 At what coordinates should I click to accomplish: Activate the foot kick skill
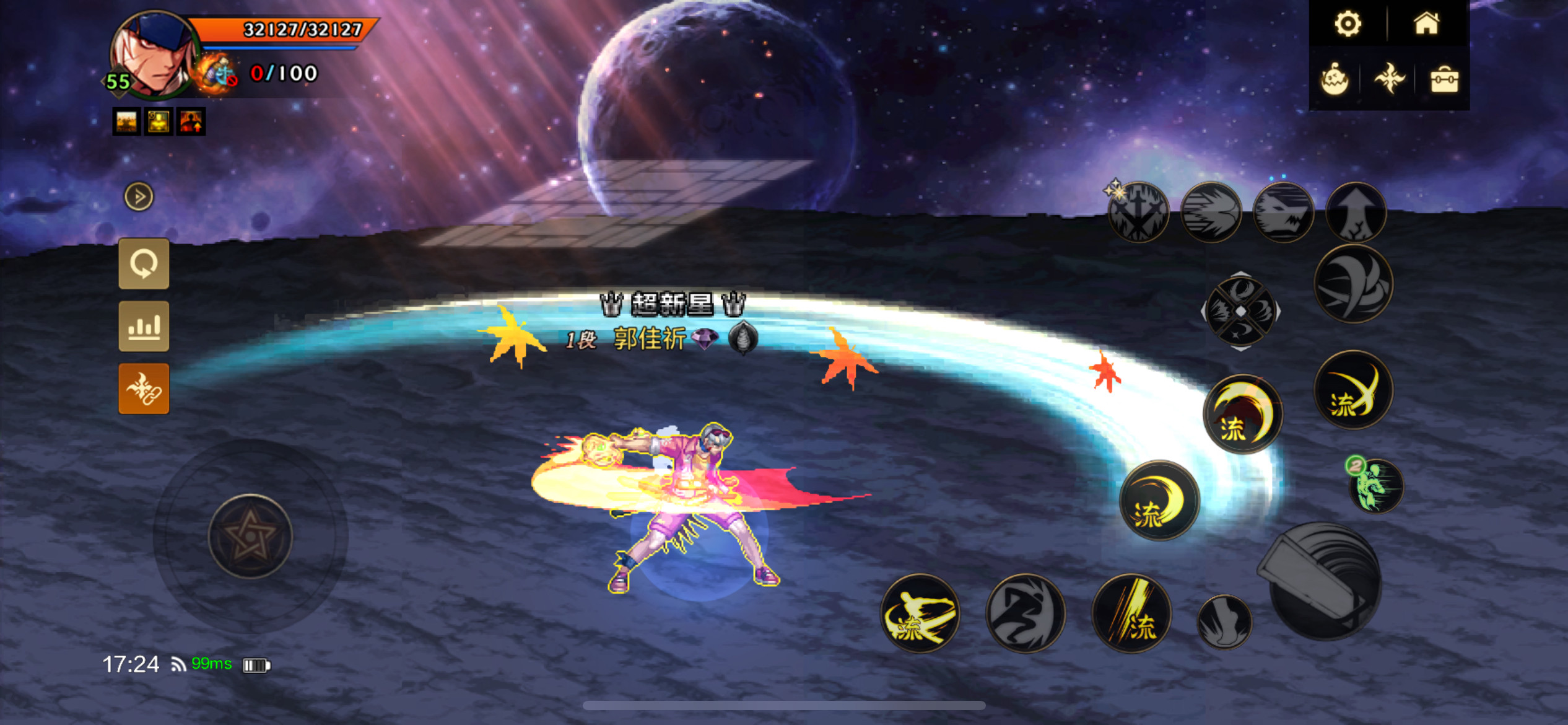tap(1224, 622)
